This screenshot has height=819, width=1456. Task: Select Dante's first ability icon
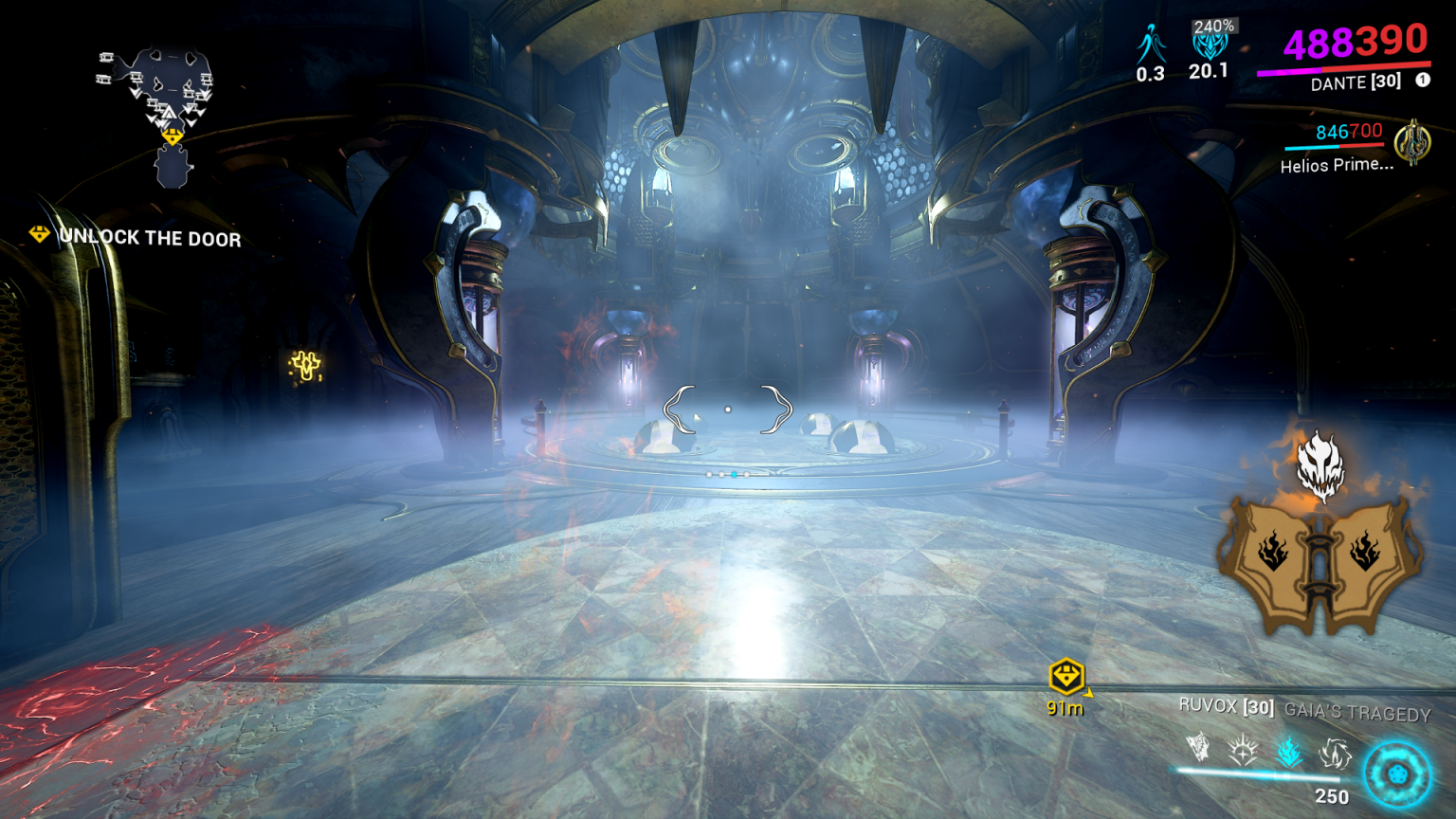1195,748
